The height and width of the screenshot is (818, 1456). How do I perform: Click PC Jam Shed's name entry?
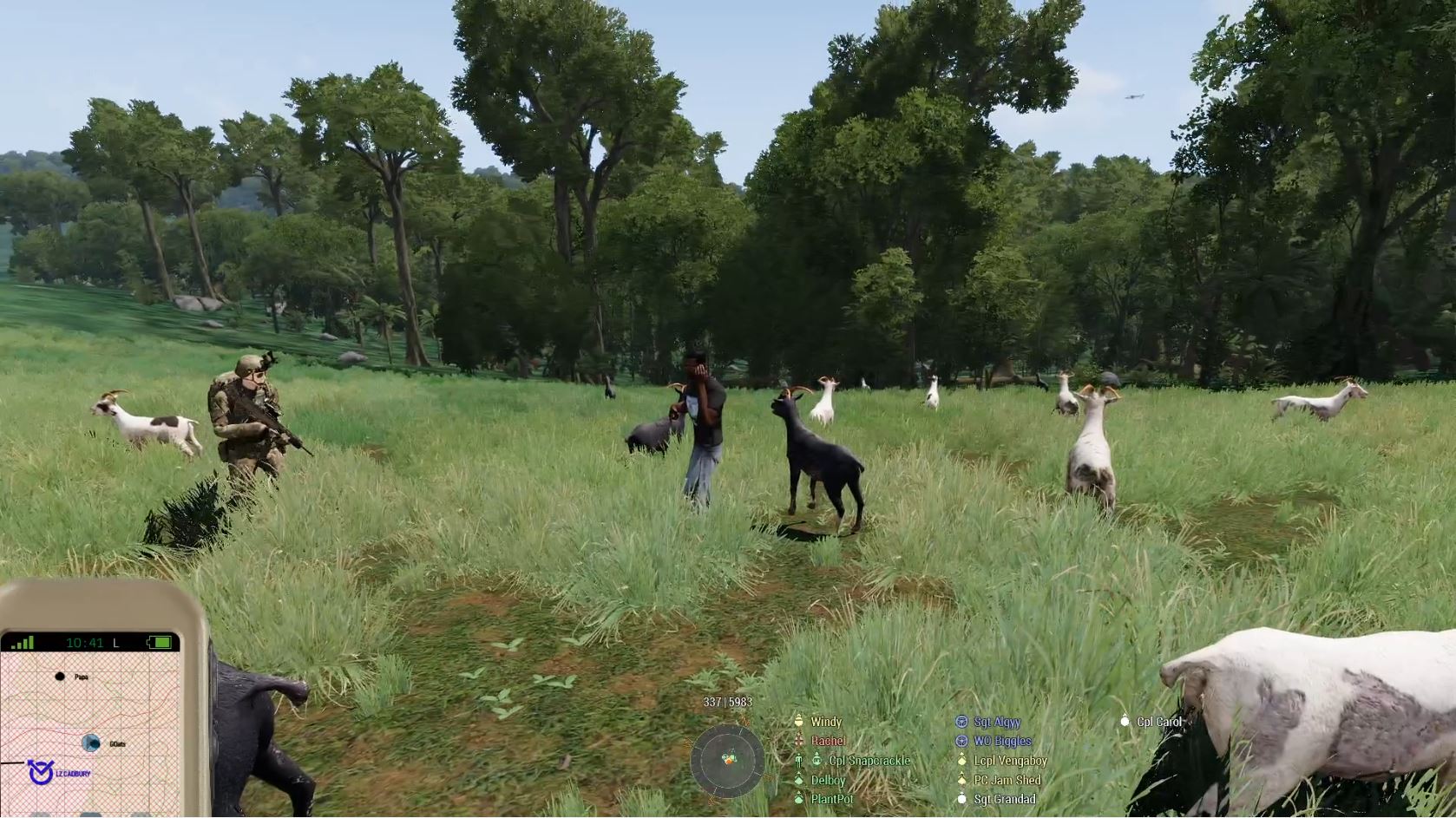1007,780
